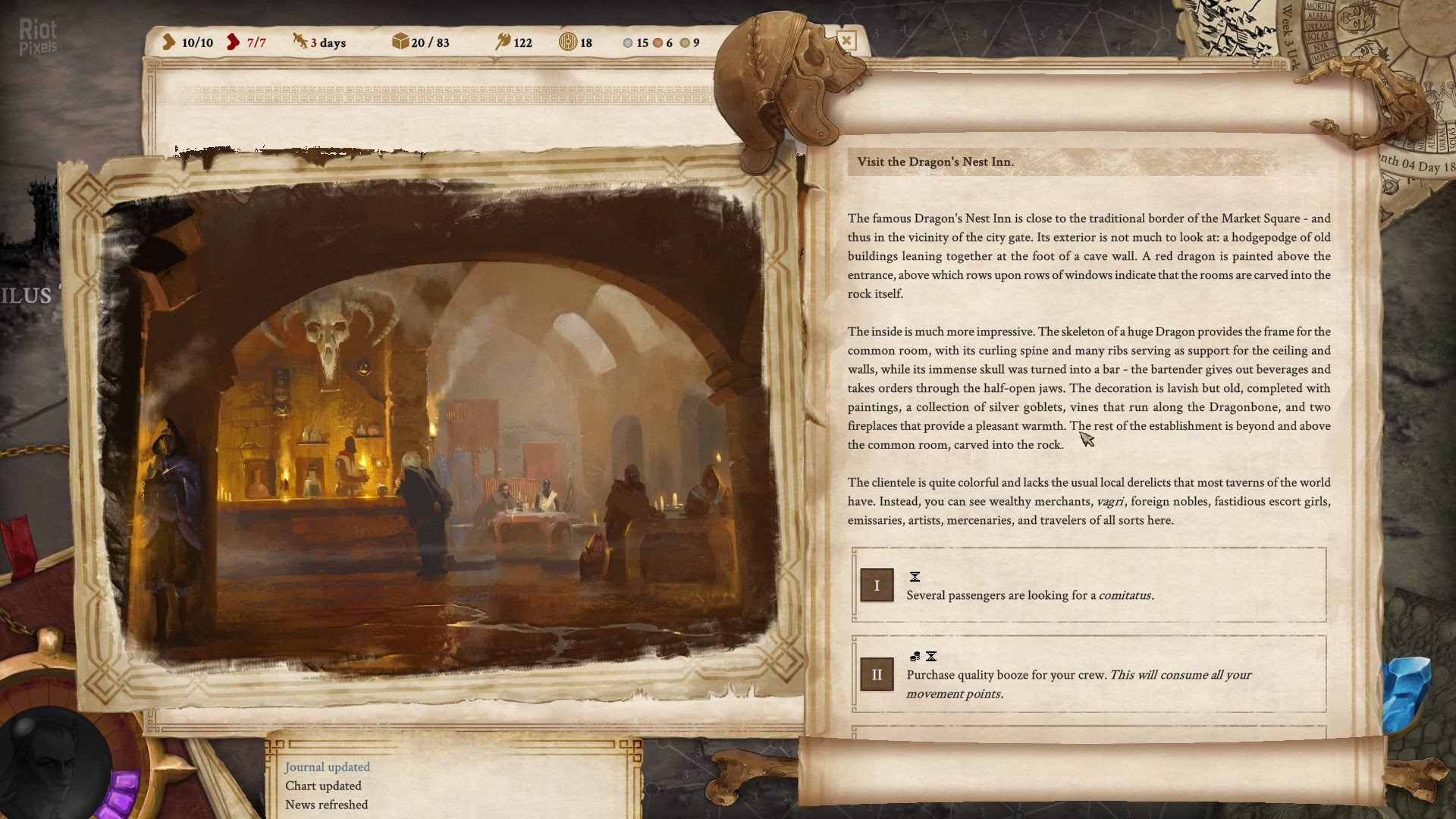The height and width of the screenshot is (819, 1456).
Task: Open the Journal updated notification
Action: (x=326, y=767)
